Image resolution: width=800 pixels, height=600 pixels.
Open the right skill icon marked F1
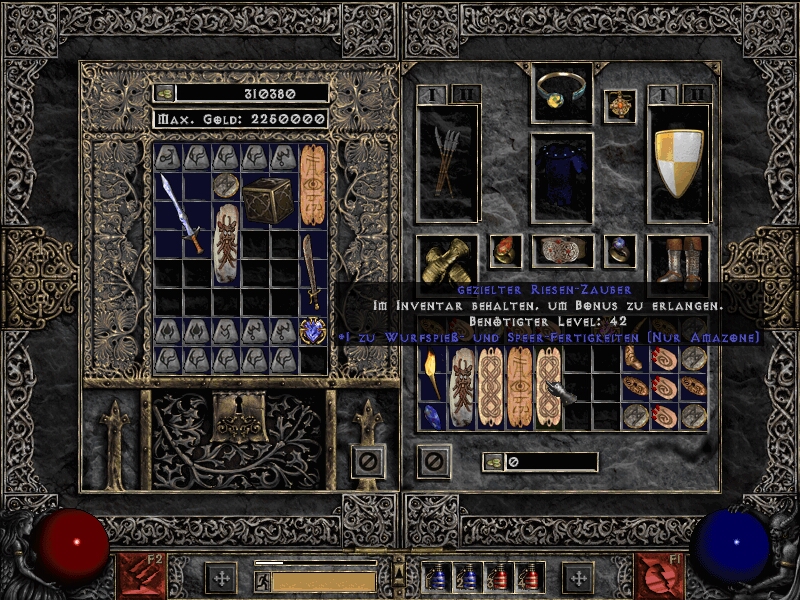[659, 577]
